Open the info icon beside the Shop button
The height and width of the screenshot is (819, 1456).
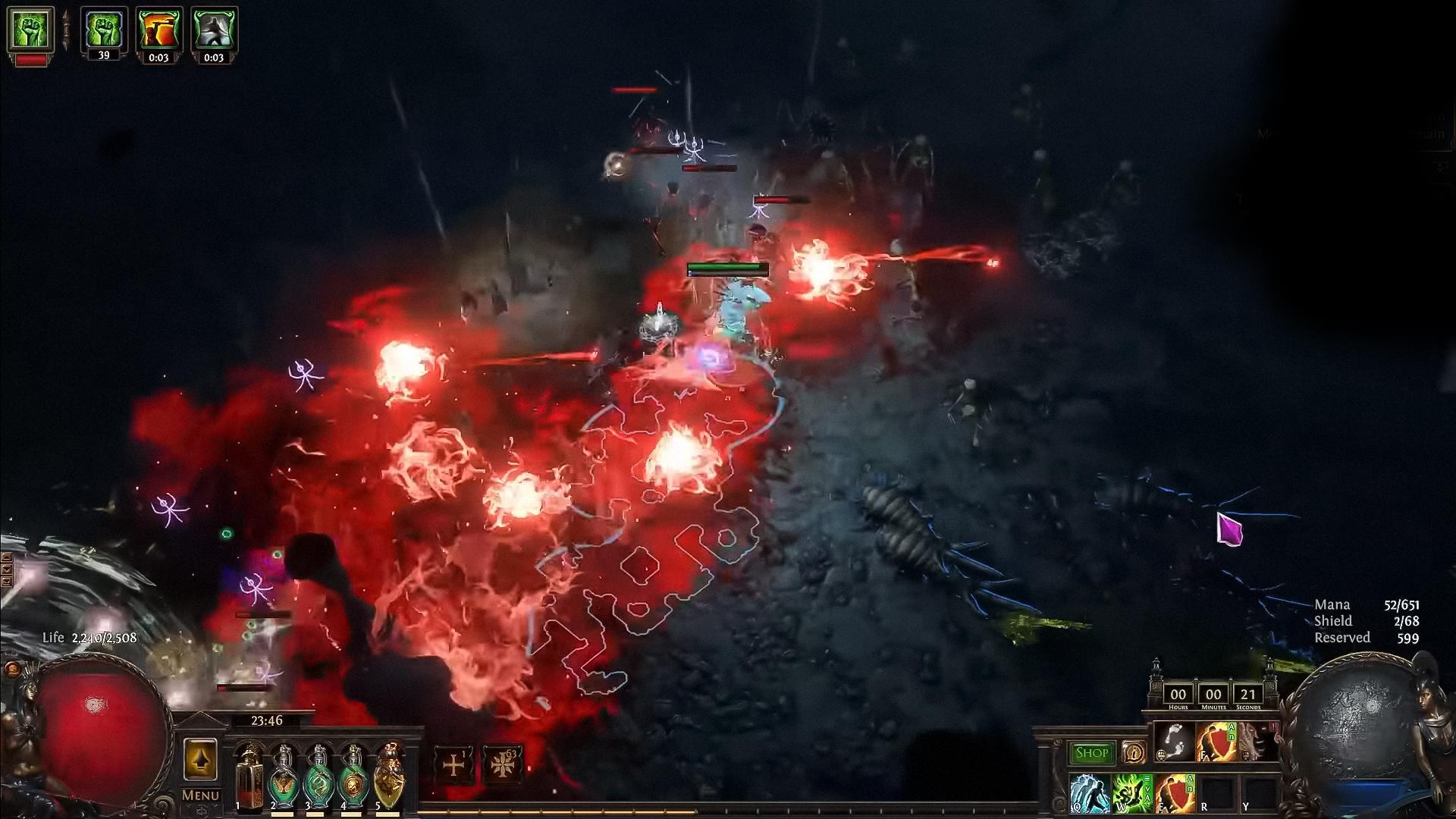pos(1134,754)
